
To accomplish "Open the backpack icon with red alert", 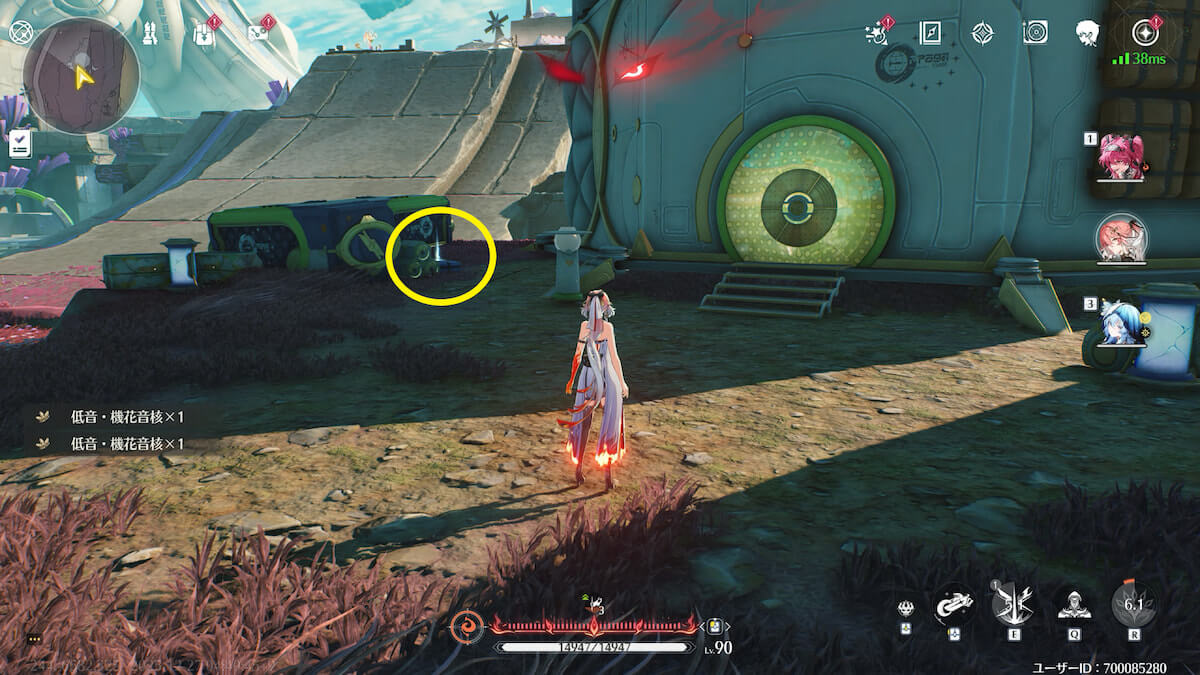I will pyautogui.click(x=203, y=34).
